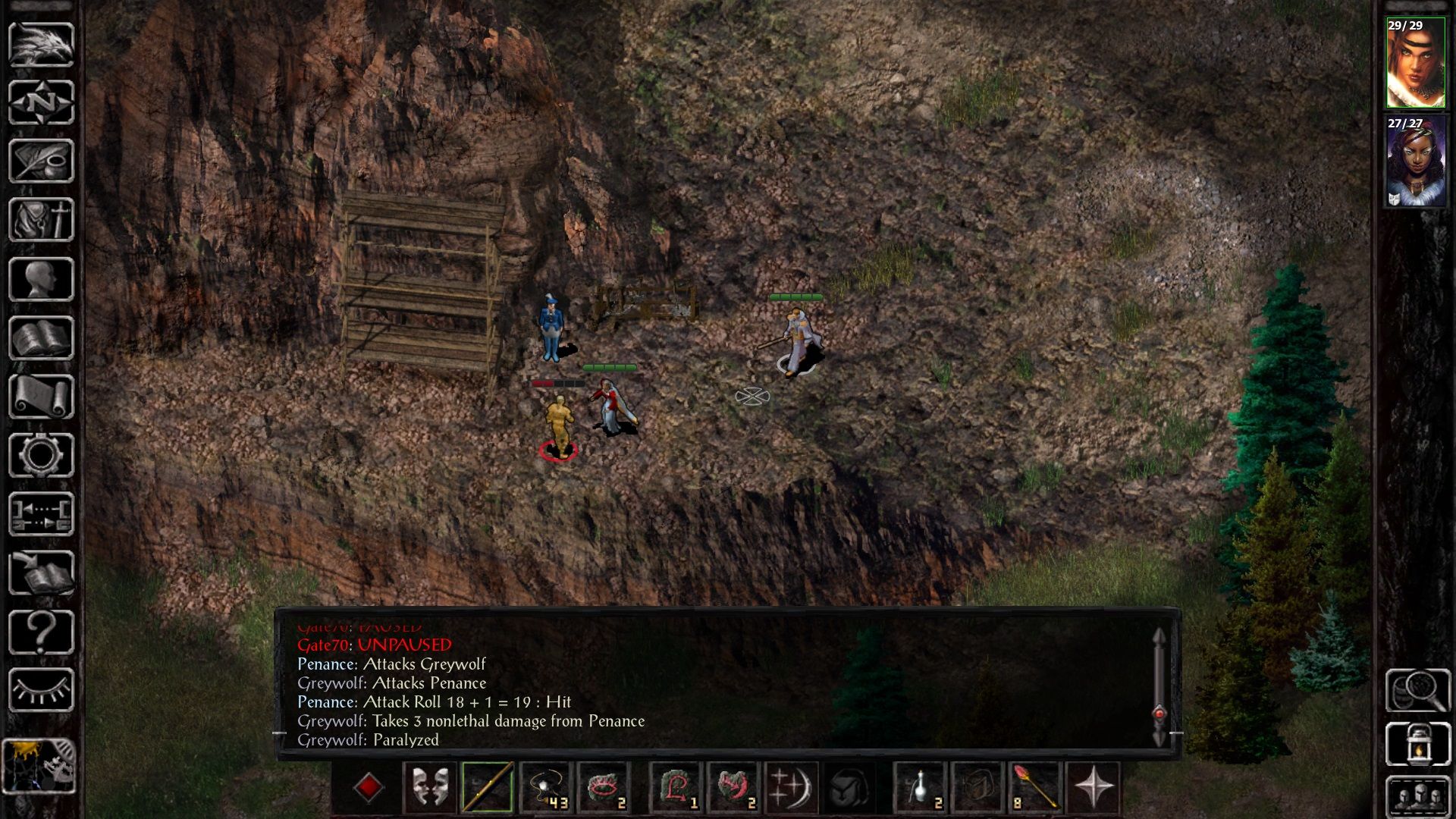Open inventory with the helmet and sword icon

[x=41, y=220]
